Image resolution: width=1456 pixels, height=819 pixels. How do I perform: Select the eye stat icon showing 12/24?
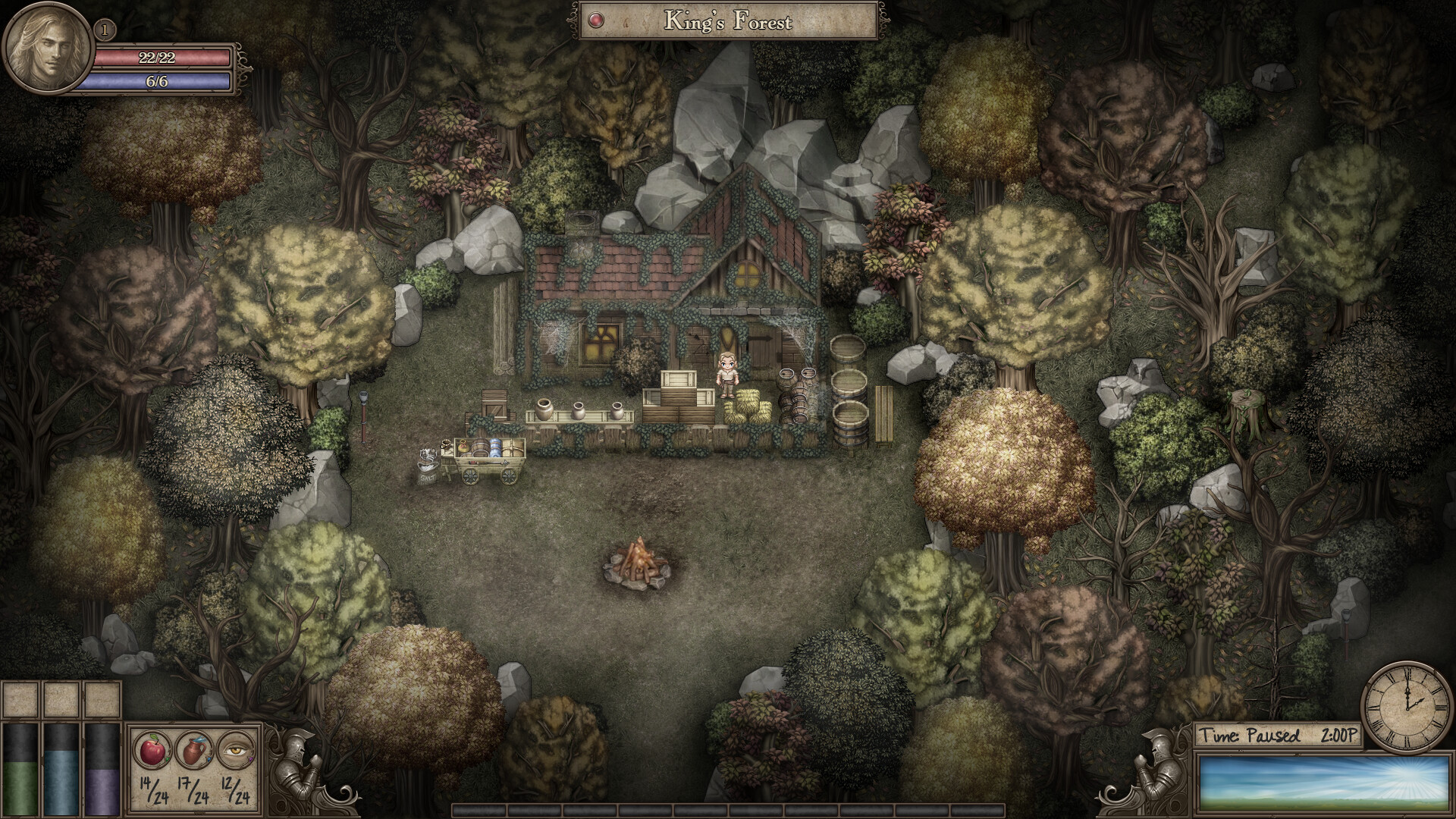coord(234,749)
